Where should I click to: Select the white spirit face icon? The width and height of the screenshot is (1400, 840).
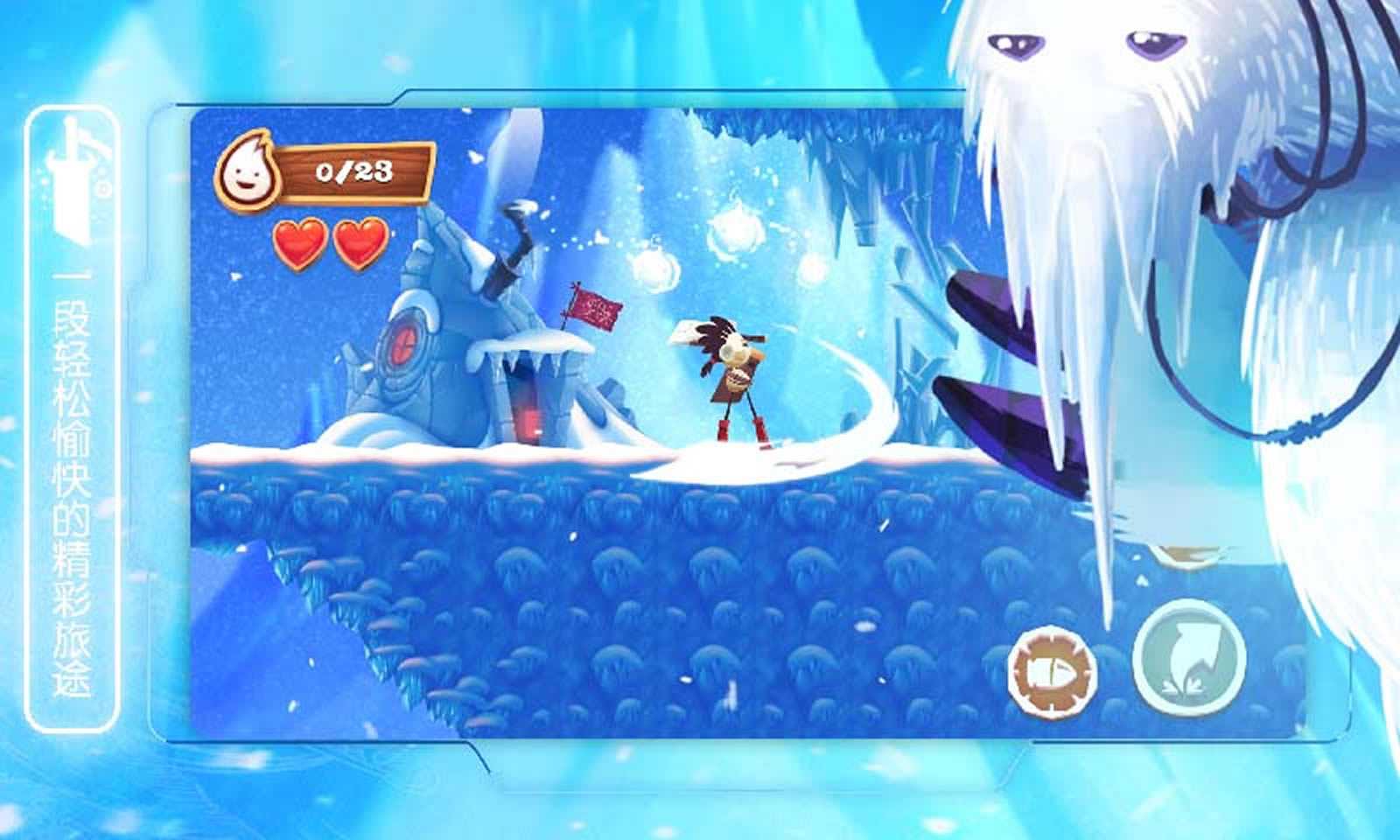(x=249, y=171)
